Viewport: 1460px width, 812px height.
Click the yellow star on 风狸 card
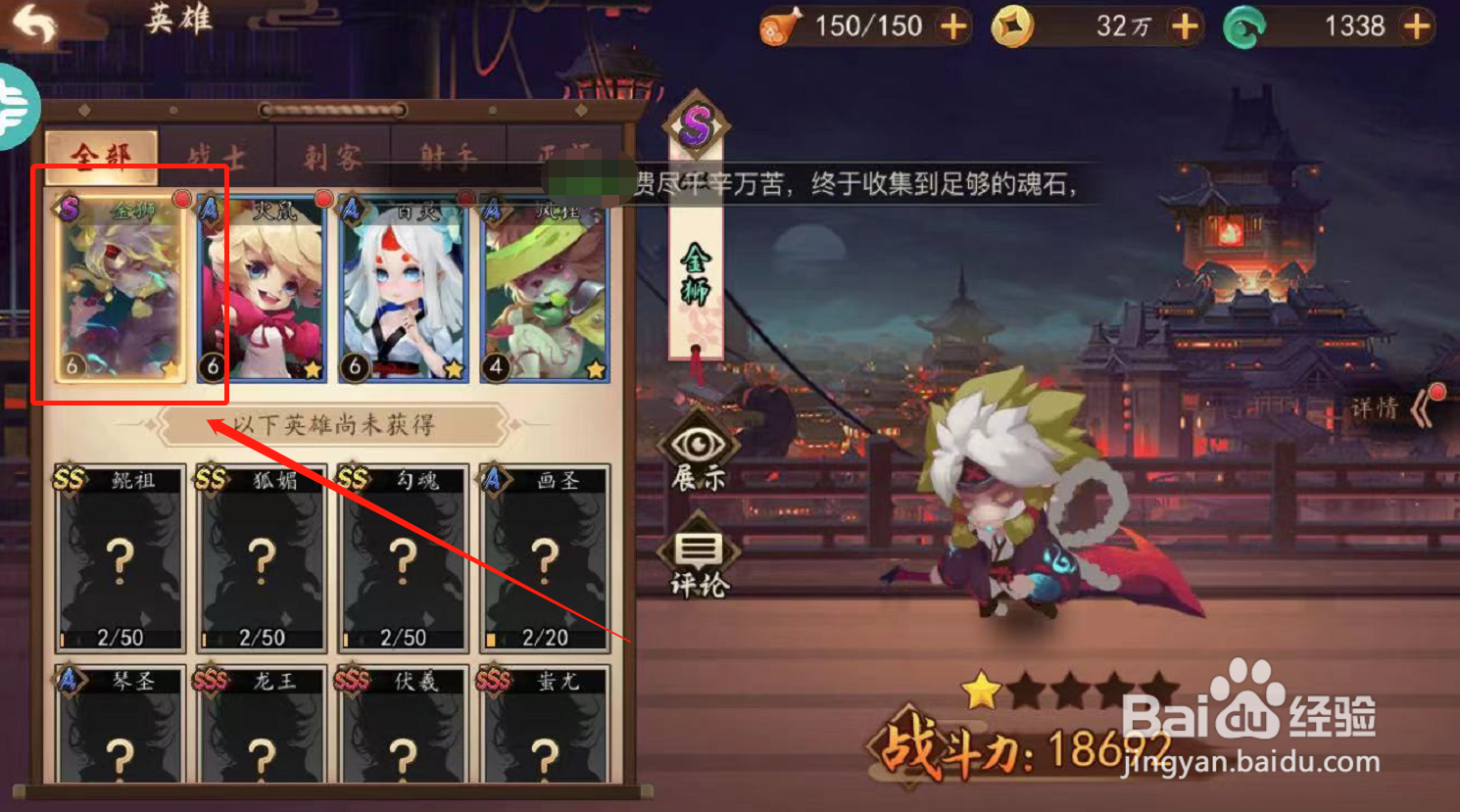(596, 370)
